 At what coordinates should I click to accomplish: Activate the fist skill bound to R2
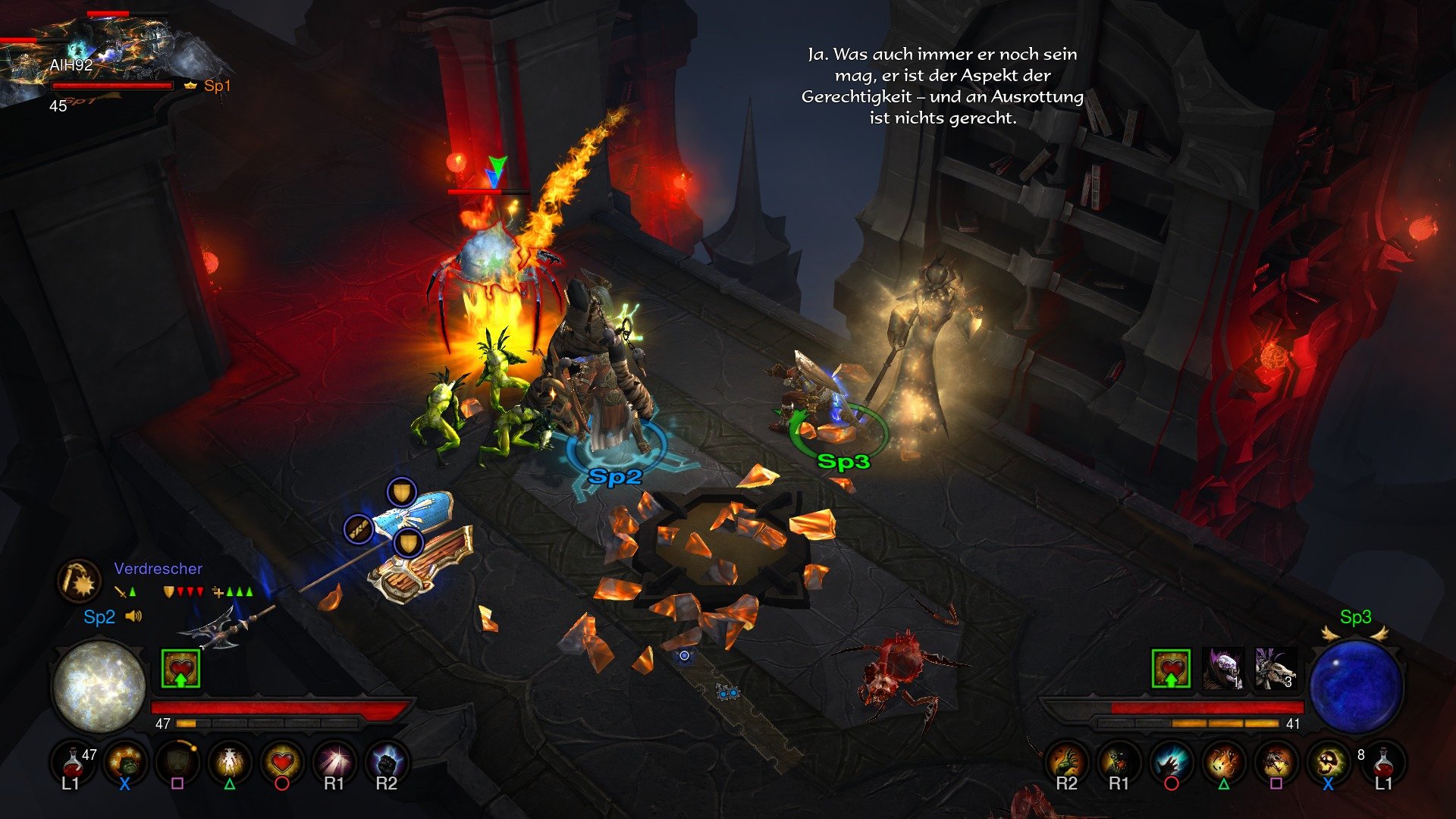[385, 762]
